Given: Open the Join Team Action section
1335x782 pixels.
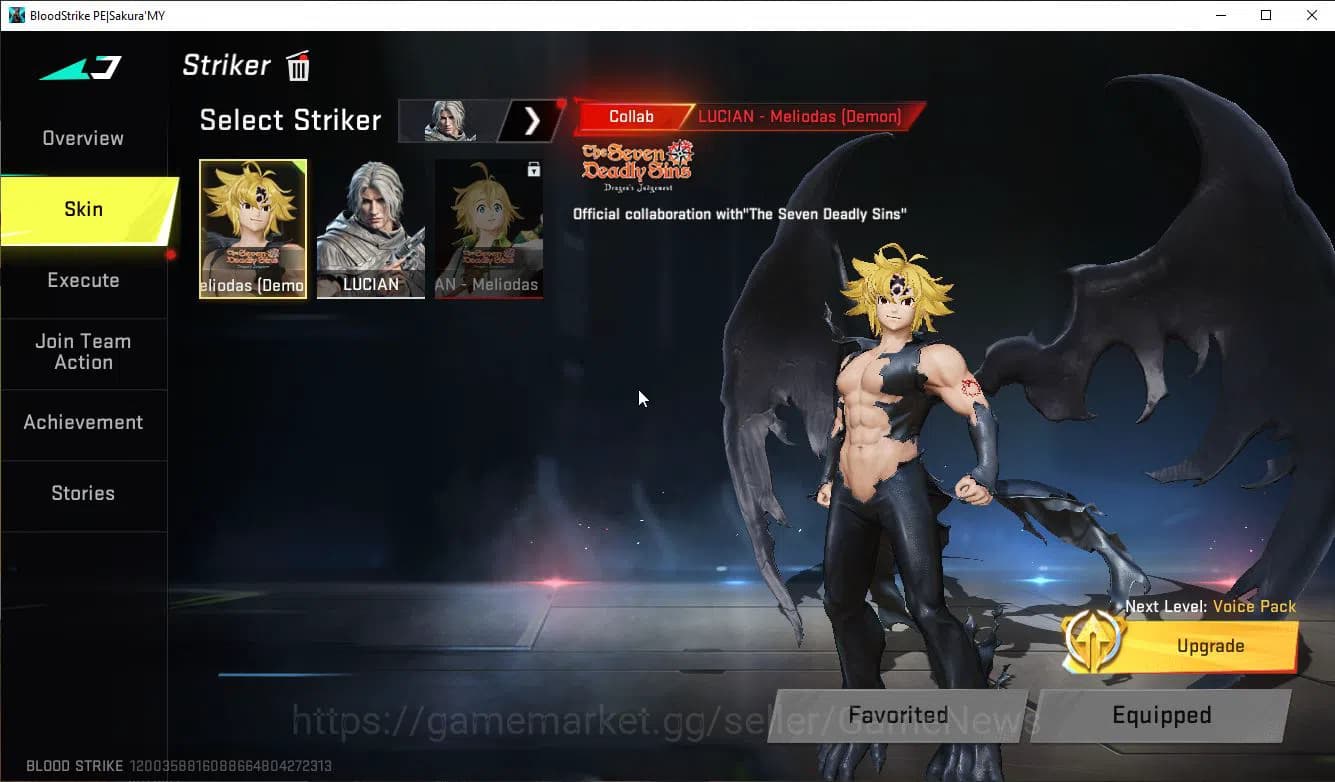Looking at the screenshot, I should point(83,352).
